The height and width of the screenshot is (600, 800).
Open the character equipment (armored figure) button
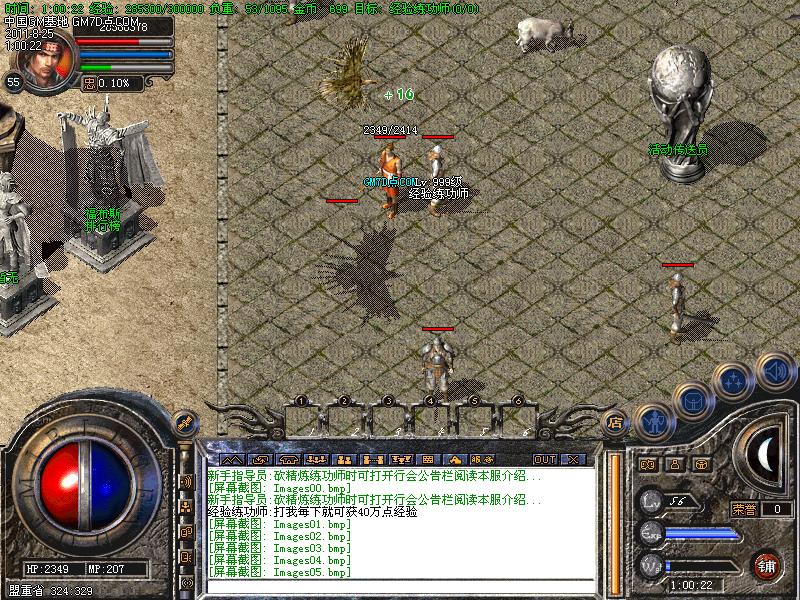click(x=655, y=422)
